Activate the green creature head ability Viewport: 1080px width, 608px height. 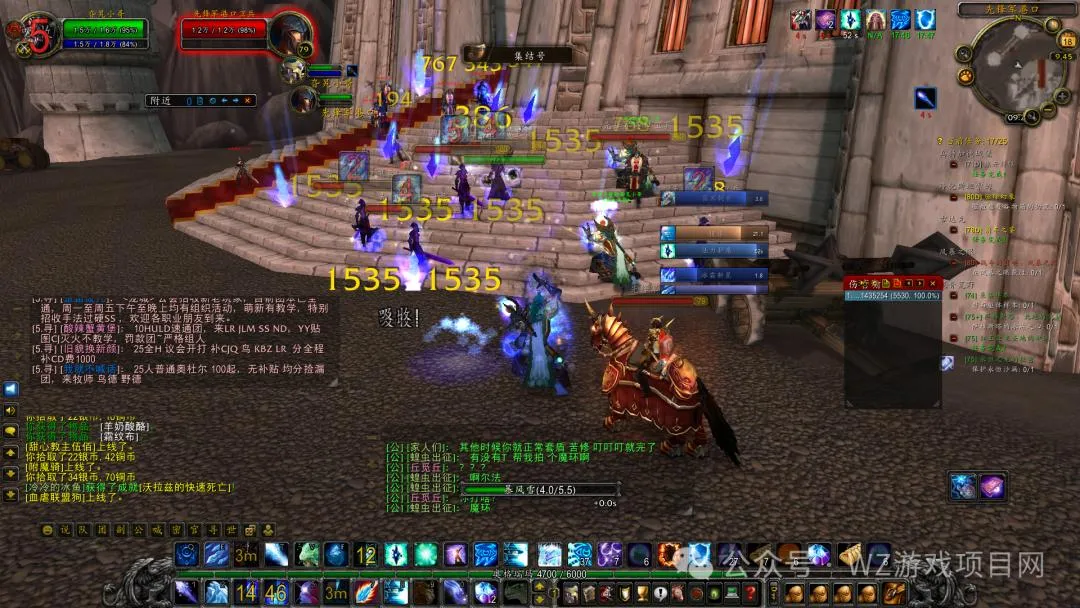pyautogui.click(x=306, y=554)
